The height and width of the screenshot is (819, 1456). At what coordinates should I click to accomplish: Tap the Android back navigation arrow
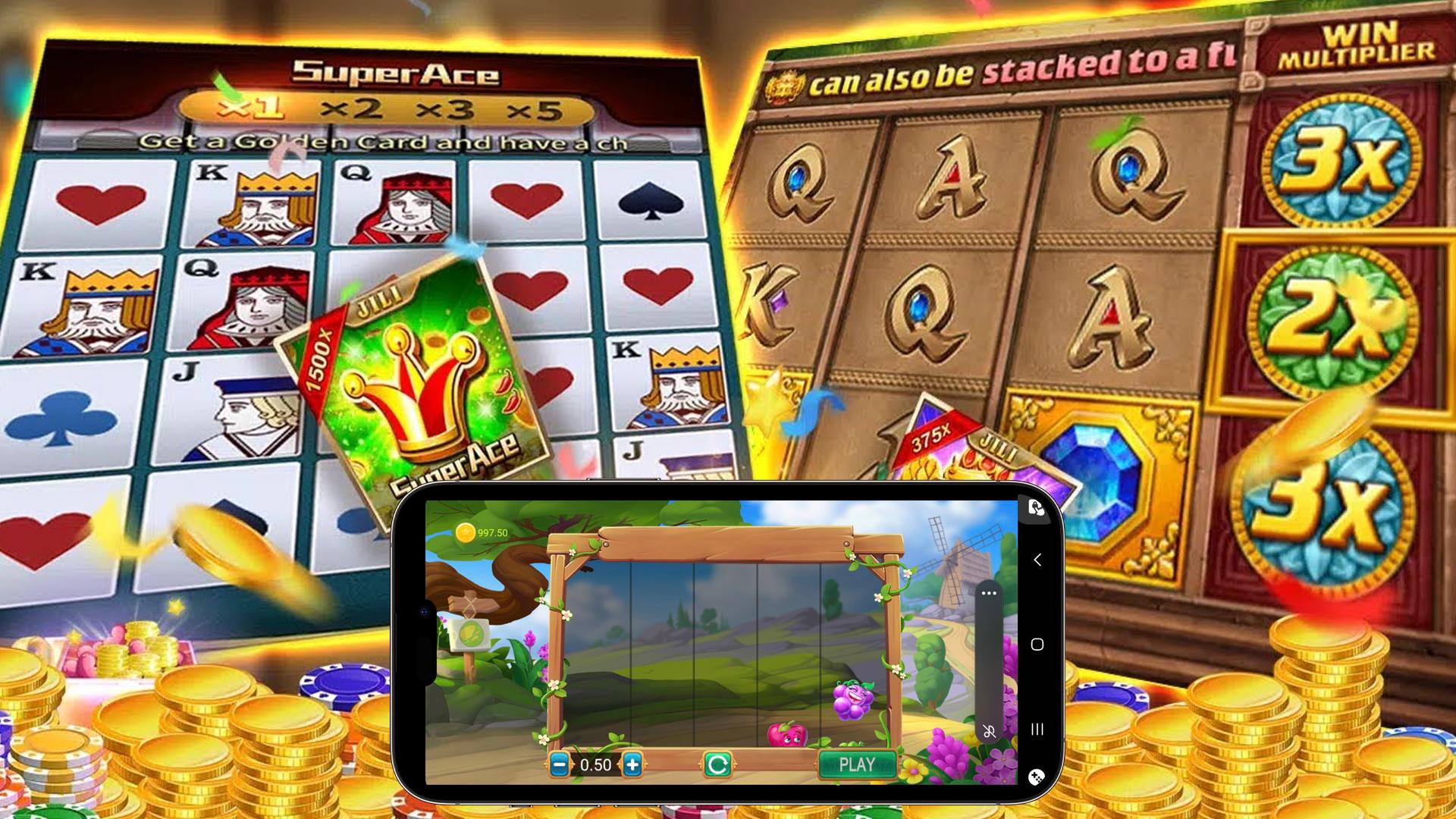point(1037,559)
